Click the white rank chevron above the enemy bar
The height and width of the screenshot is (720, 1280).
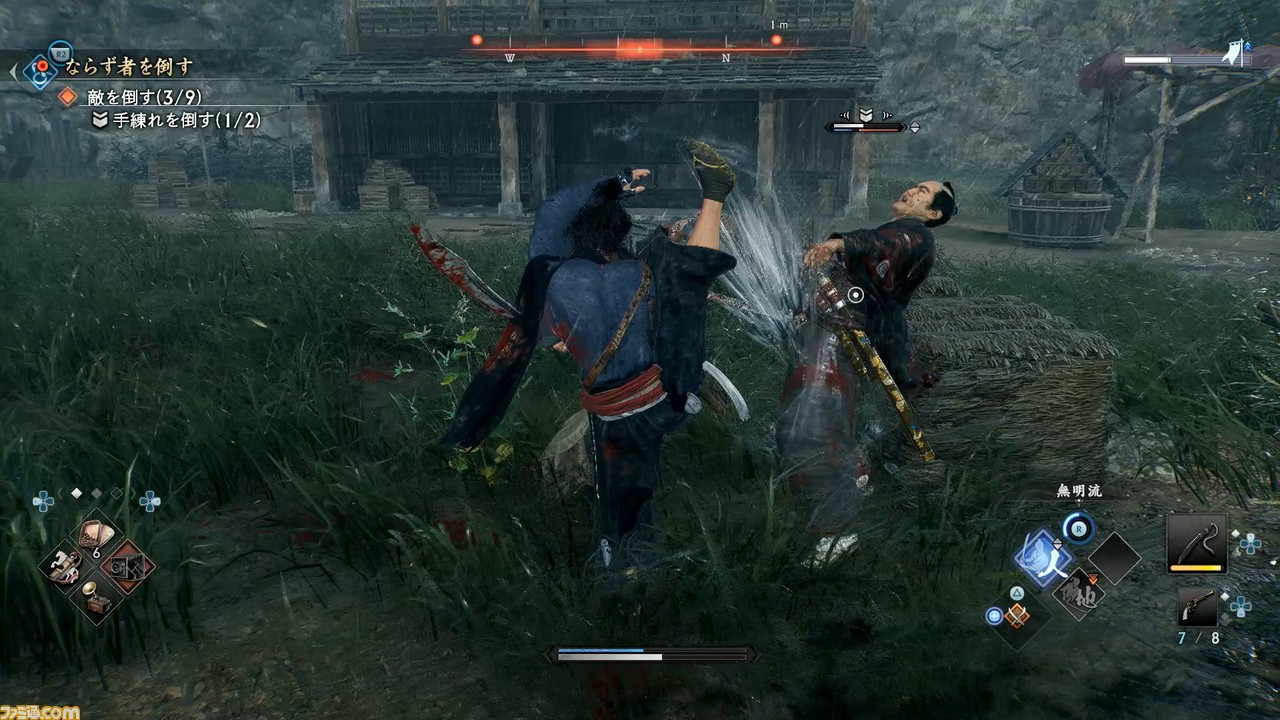tap(866, 114)
